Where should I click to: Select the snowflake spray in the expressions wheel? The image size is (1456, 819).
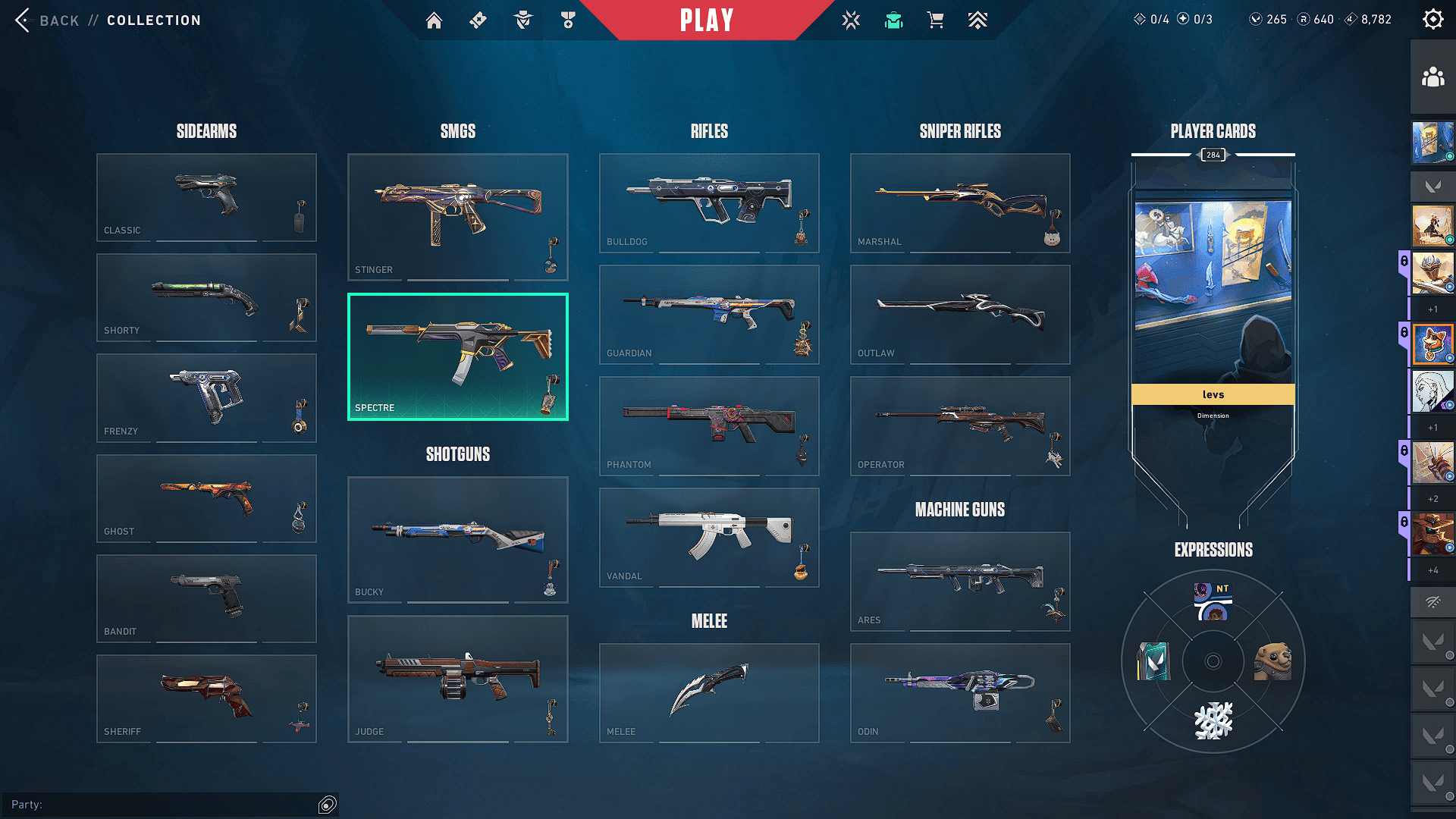1213,720
